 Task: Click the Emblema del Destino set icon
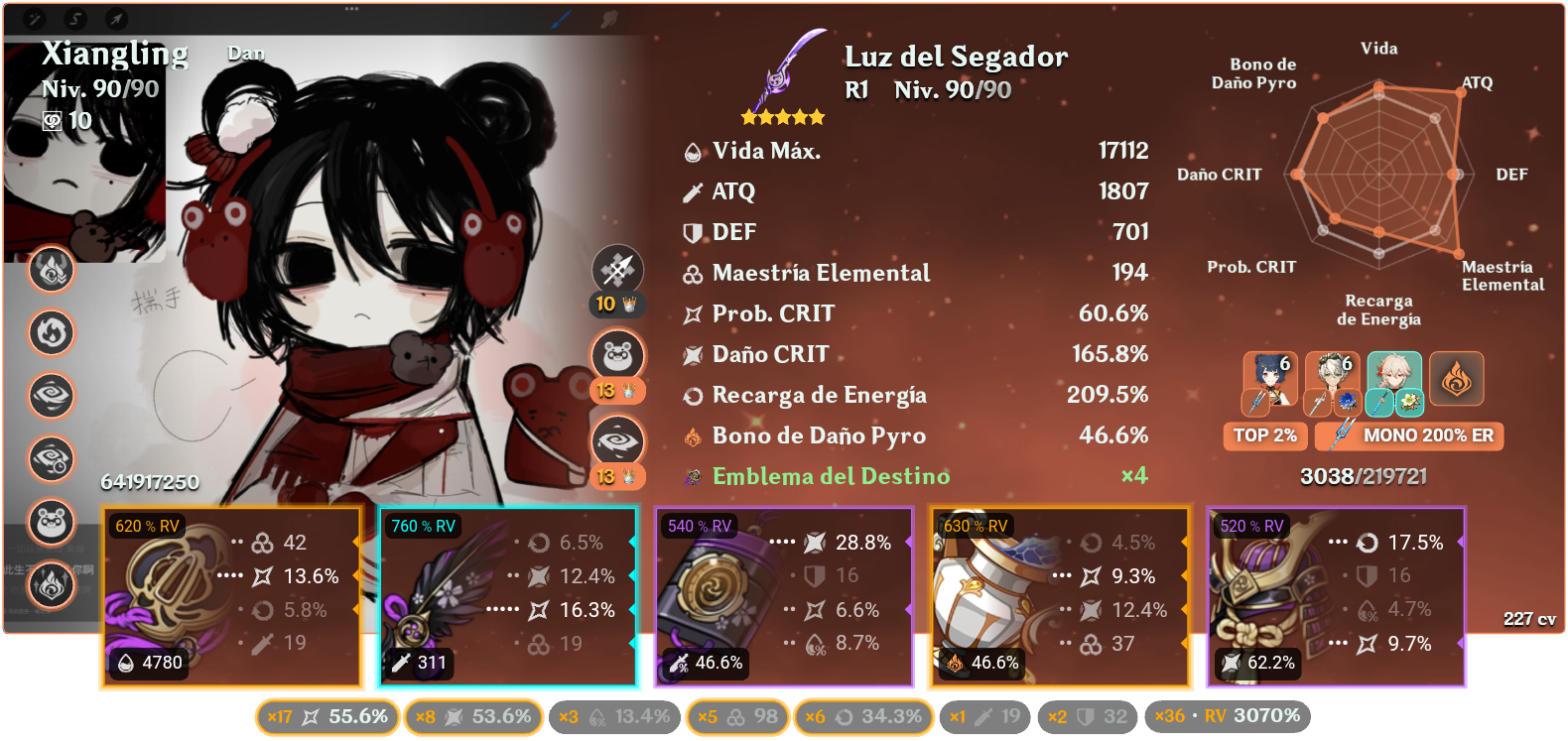tap(695, 476)
